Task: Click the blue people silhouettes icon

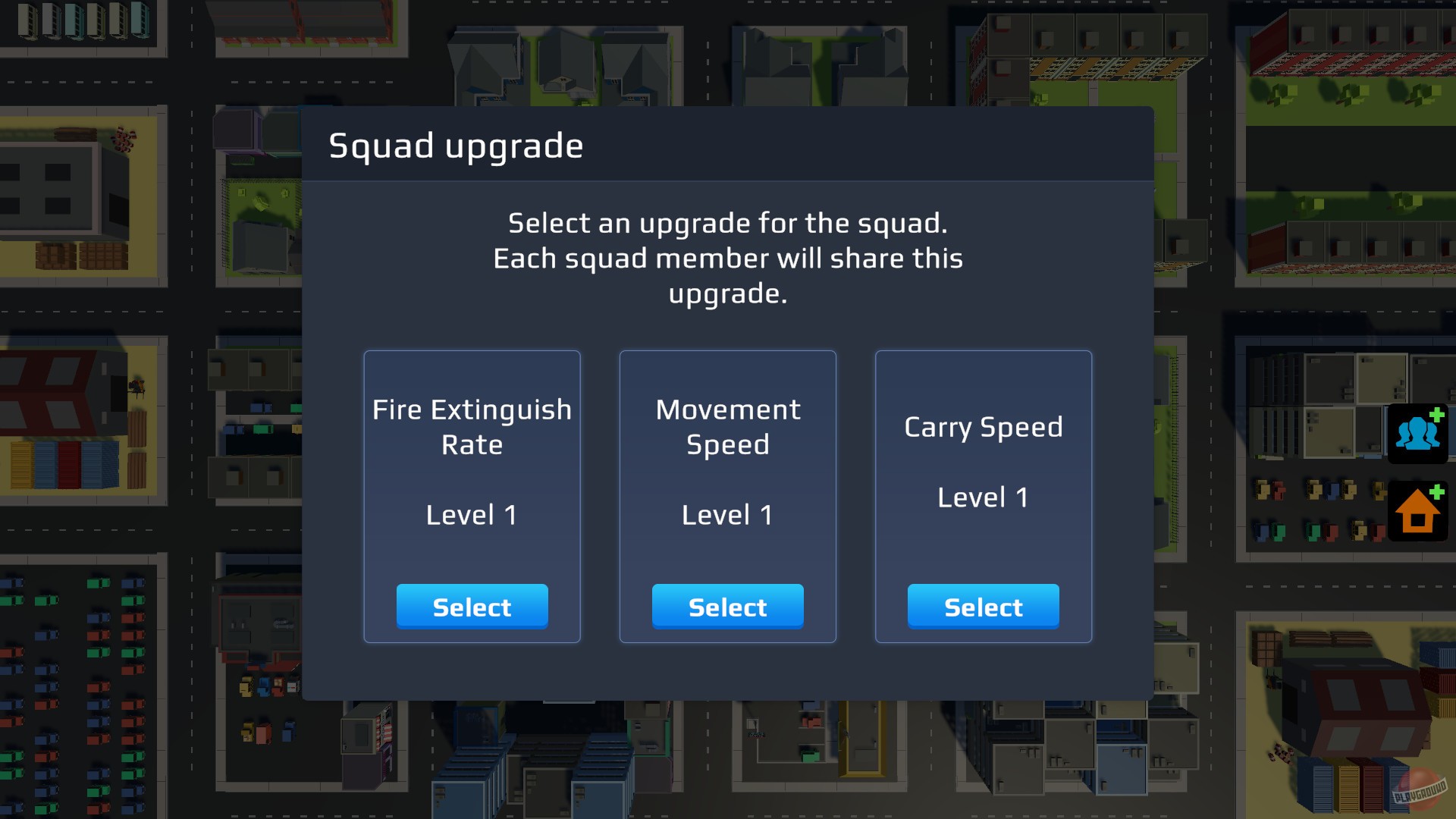Action: click(1417, 433)
